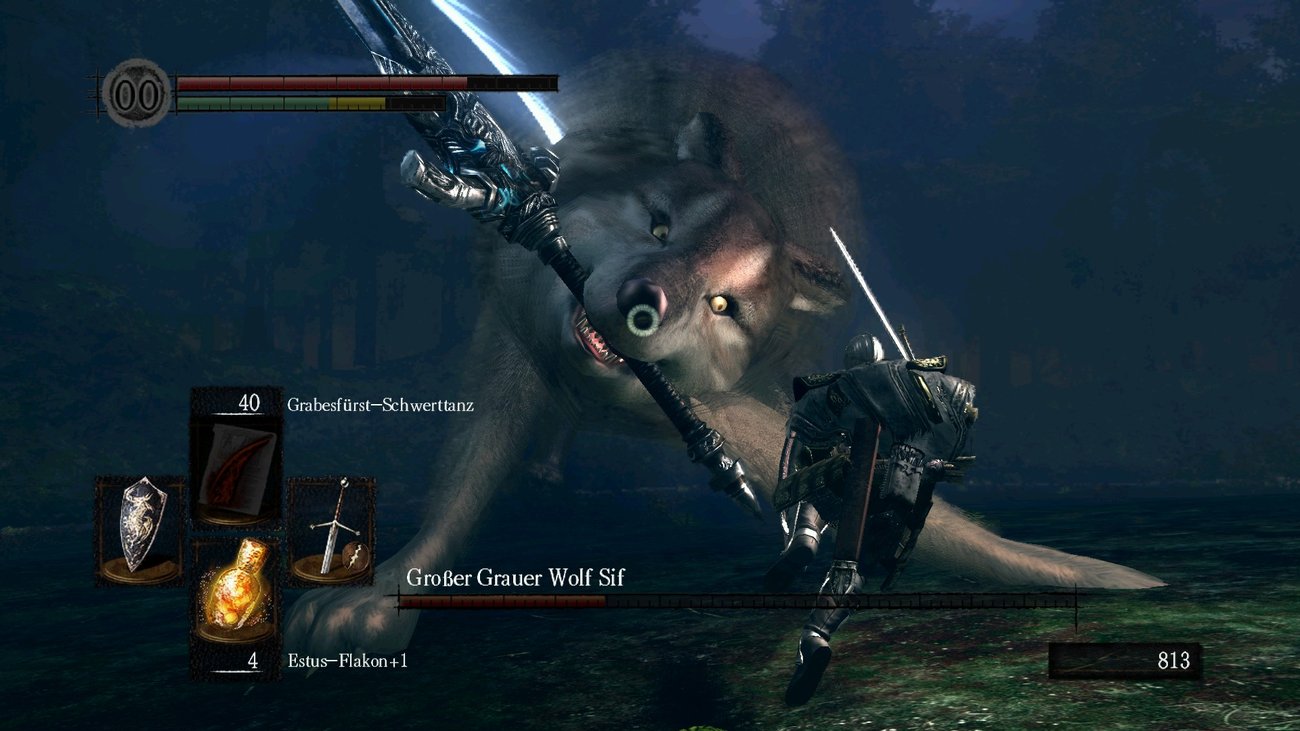Toggle the left-hand equipment slot
1300x731 pixels.
[138, 533]
